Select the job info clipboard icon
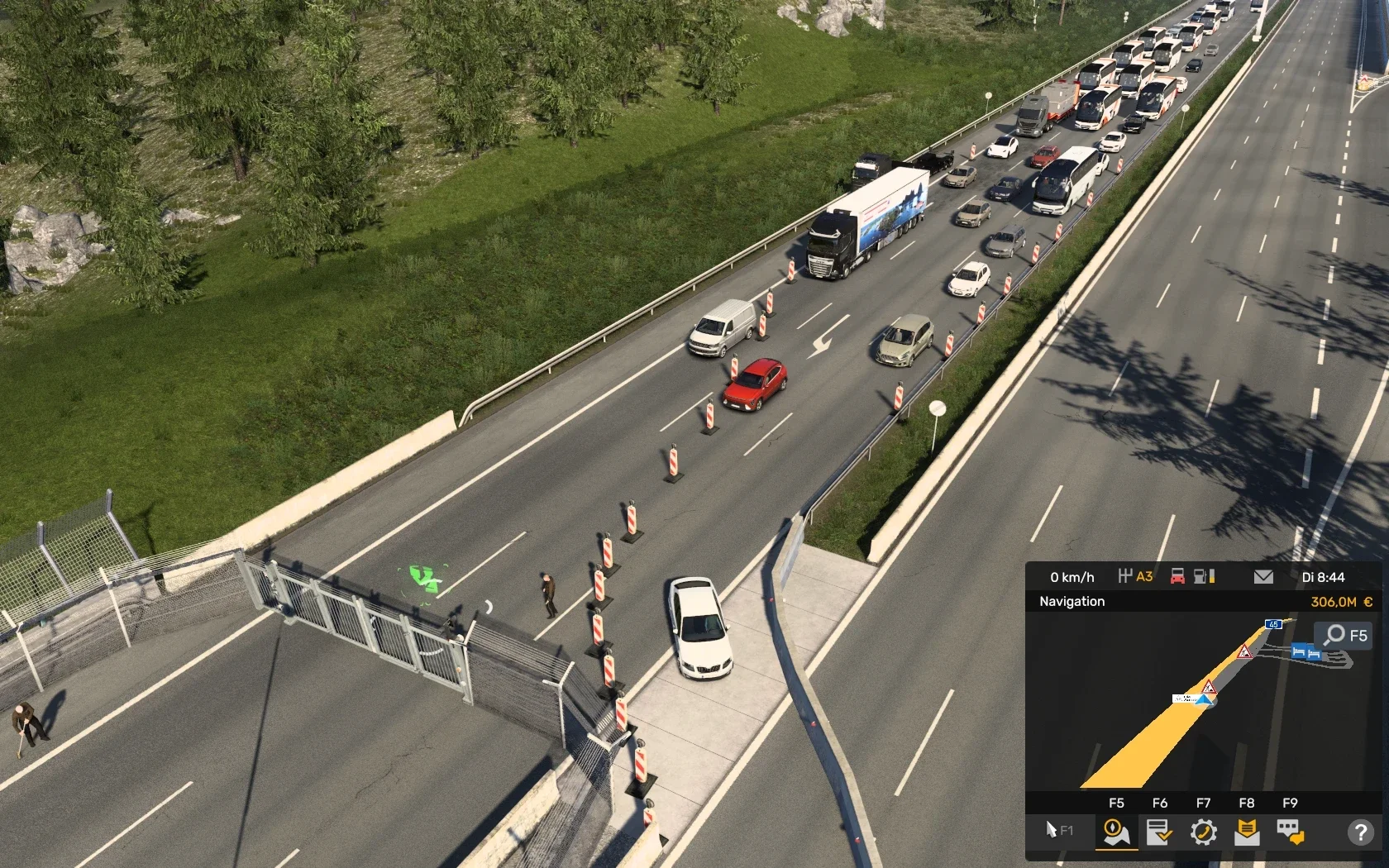The image size is (1389, 868). click(x=1159, y=832)
